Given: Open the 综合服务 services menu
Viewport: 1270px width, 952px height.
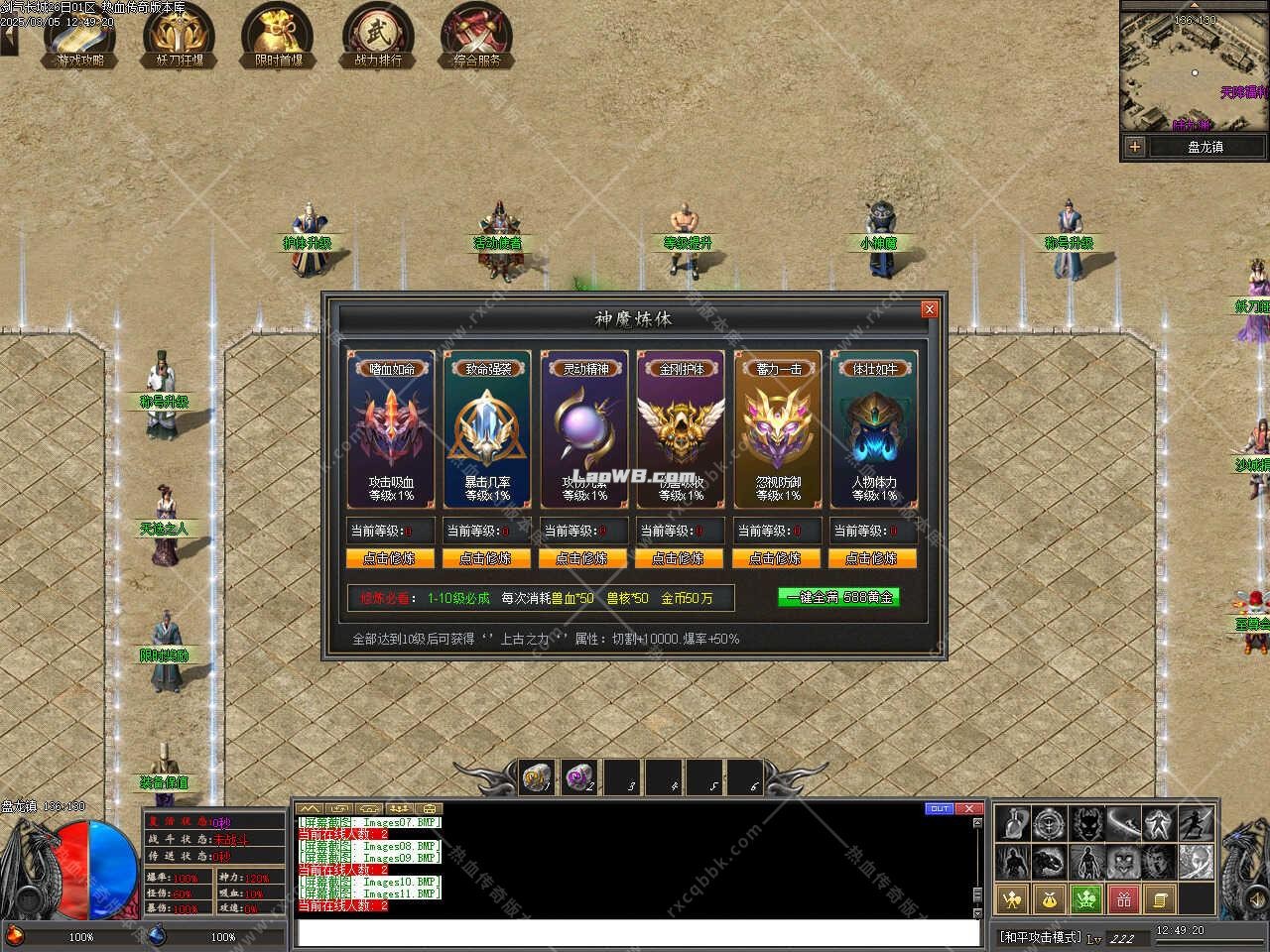Looking at the screenshot, I should 477,36.
